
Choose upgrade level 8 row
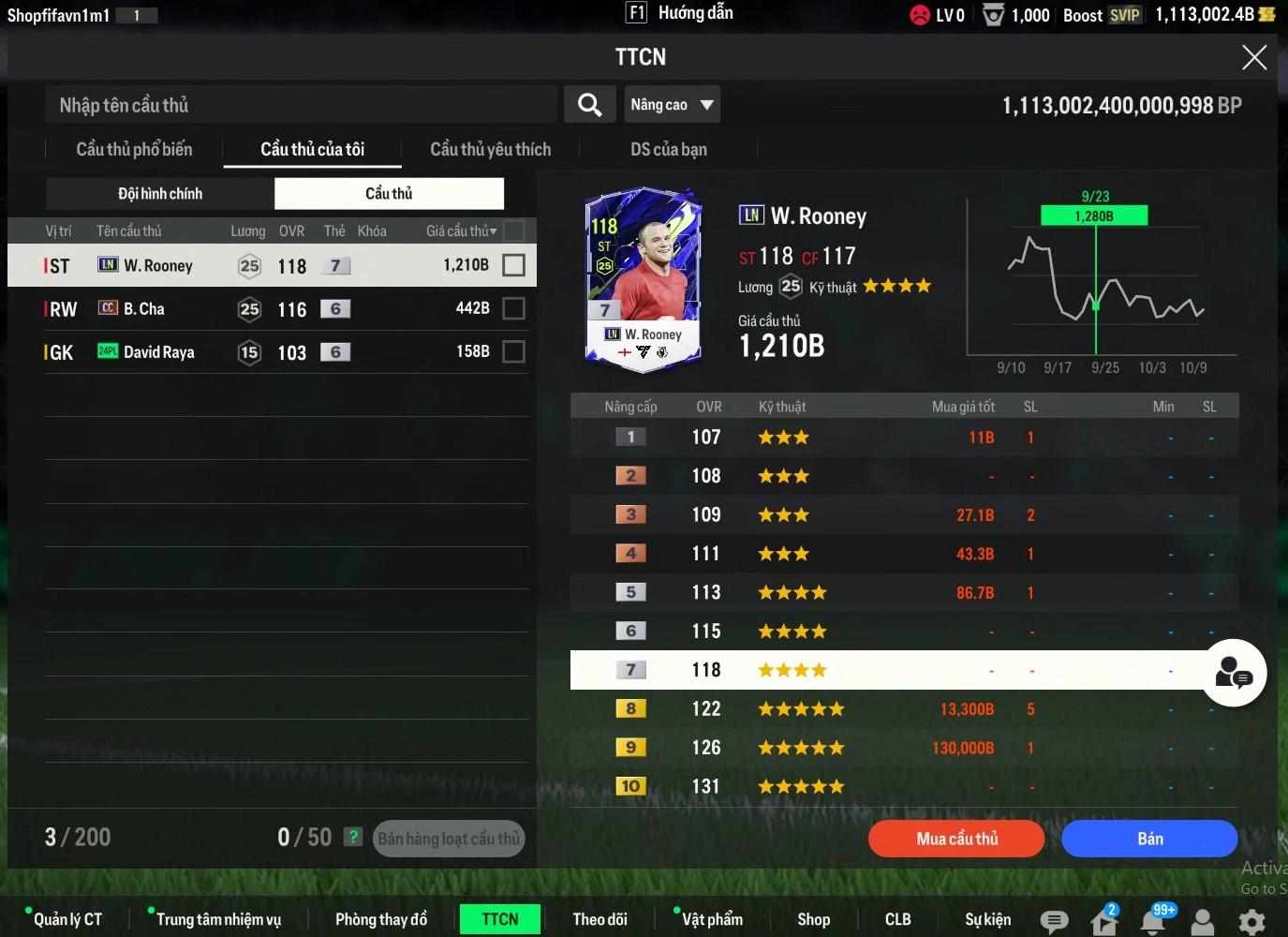(904, 709)
